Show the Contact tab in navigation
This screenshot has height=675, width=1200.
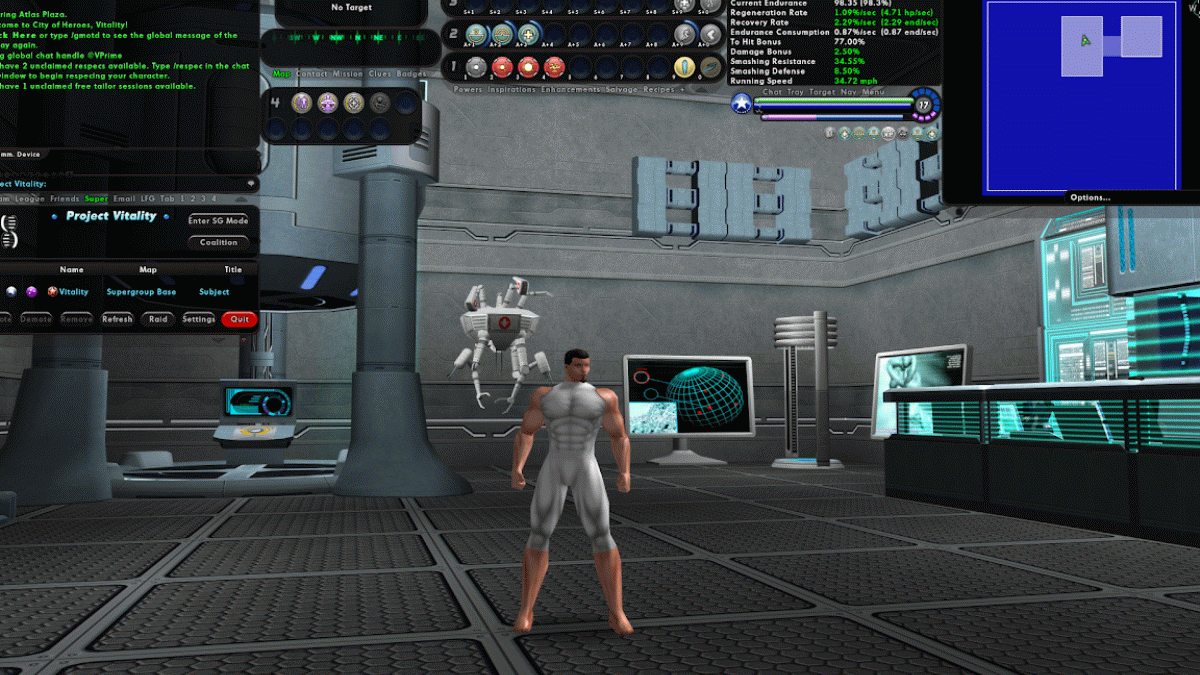312,74
